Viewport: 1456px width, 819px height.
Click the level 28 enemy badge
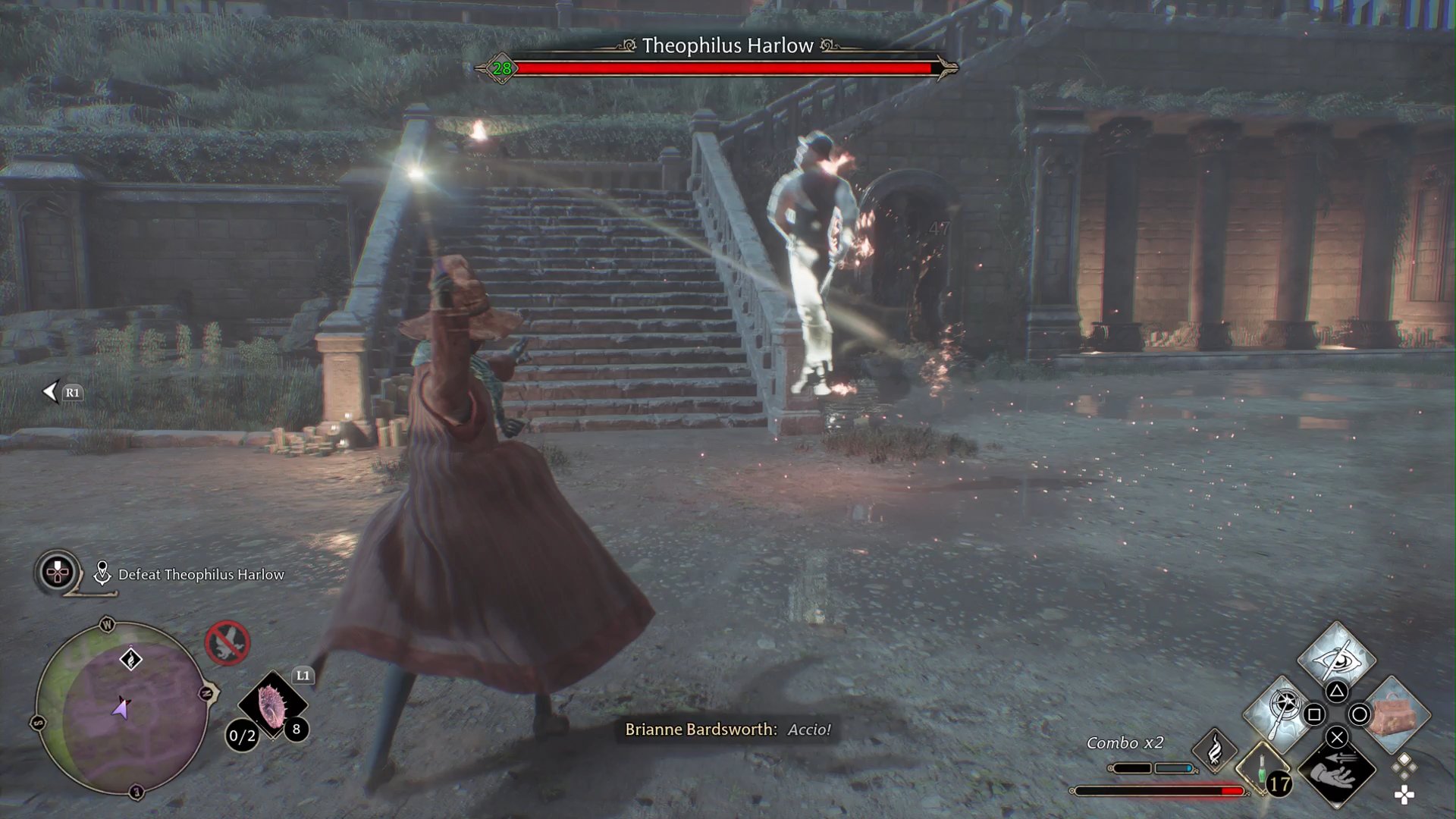click(x=500, y=67)
